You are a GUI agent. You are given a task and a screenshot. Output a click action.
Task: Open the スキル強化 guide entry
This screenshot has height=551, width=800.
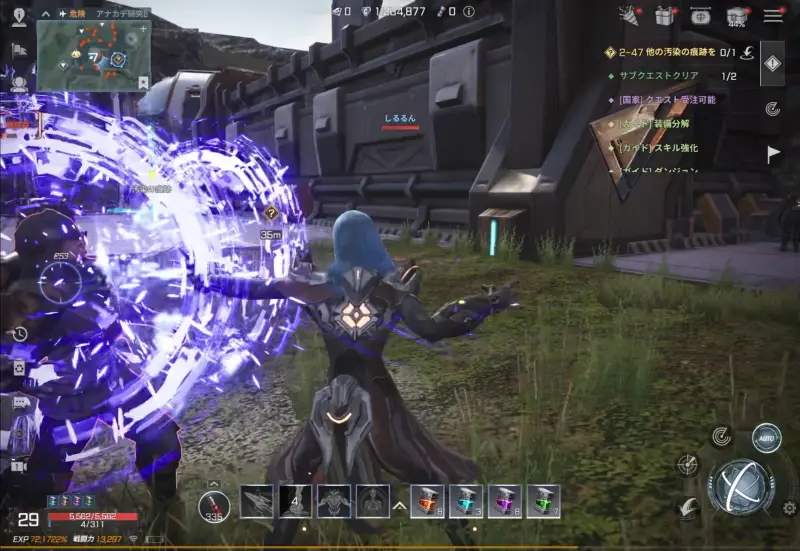point(658,148)
